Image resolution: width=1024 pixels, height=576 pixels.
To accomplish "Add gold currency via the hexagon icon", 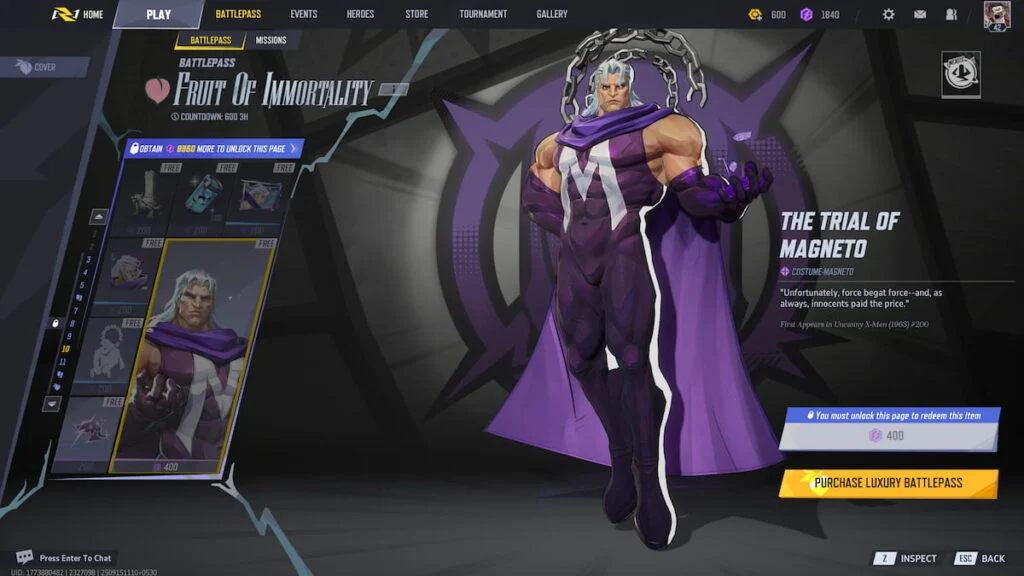I will [756, 14].
